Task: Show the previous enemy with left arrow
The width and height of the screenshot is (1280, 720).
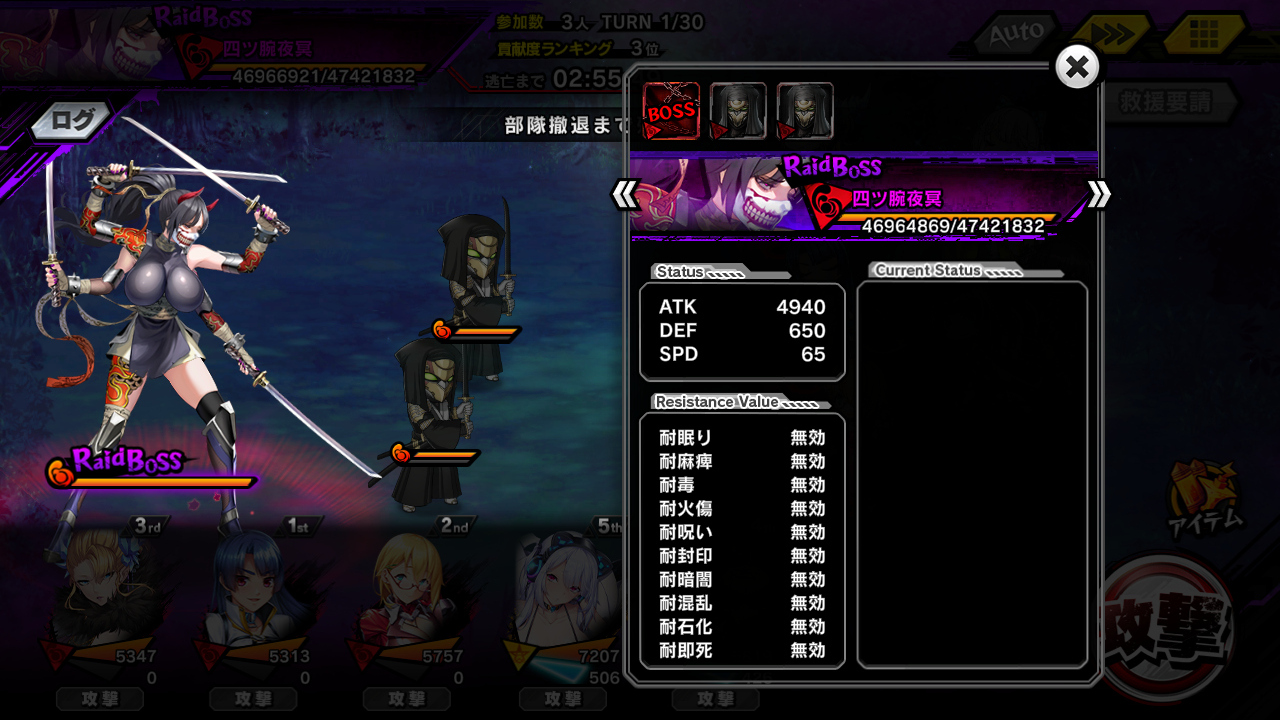Action: point(626,194)
